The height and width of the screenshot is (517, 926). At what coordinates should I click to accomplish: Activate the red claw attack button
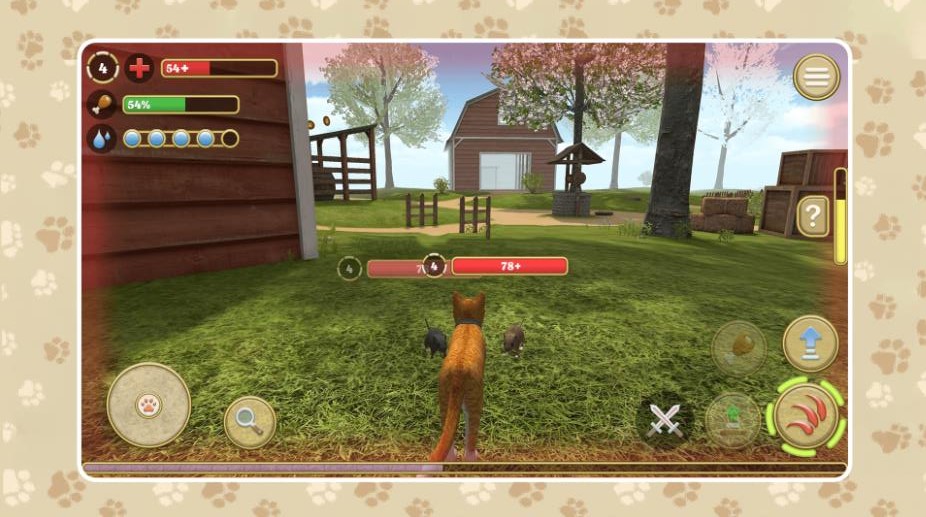point(806,417)
